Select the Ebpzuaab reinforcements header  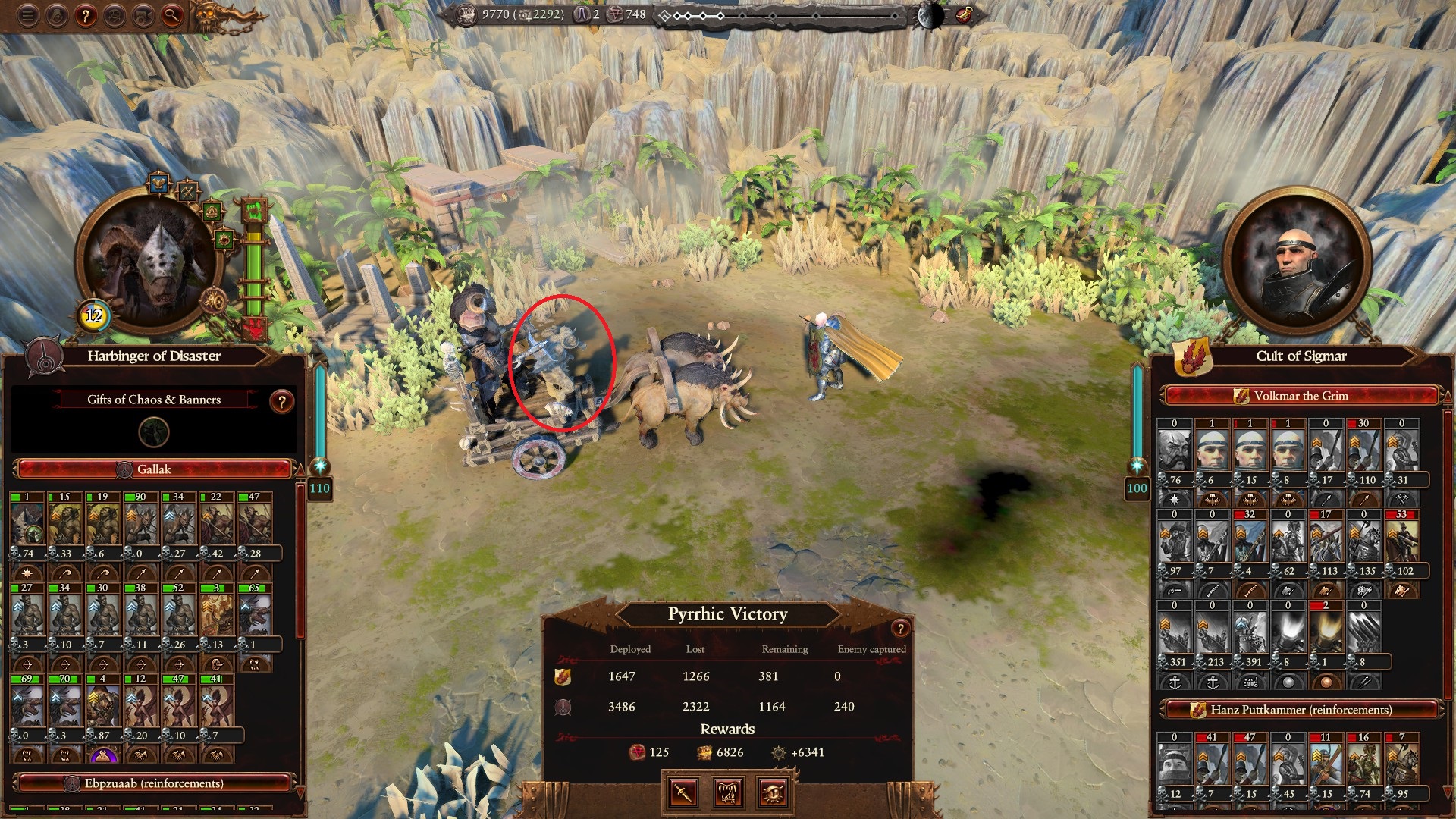point(154,783)
